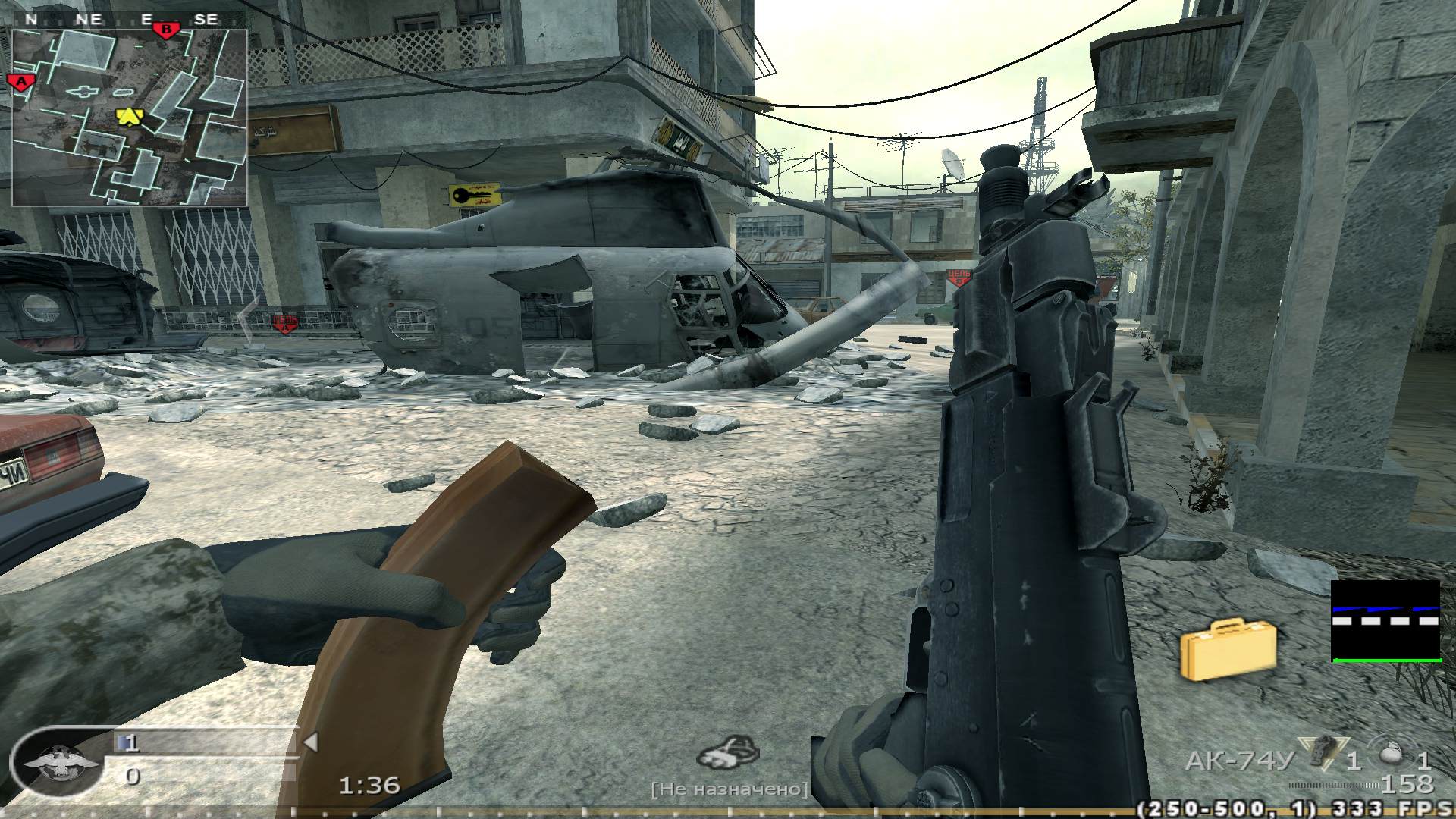Image resolution: width=1456 pixels, height=819 pixels.
Task: Click the red target A waypoint marker
Action: [x=285, y=324]
